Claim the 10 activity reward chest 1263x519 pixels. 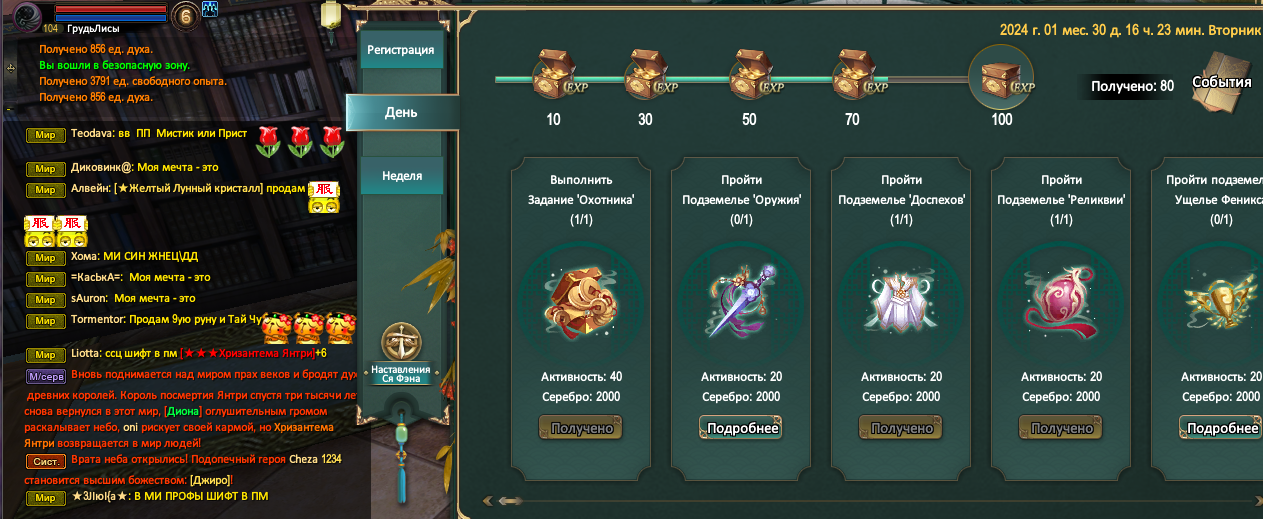(x=552, y=74)
